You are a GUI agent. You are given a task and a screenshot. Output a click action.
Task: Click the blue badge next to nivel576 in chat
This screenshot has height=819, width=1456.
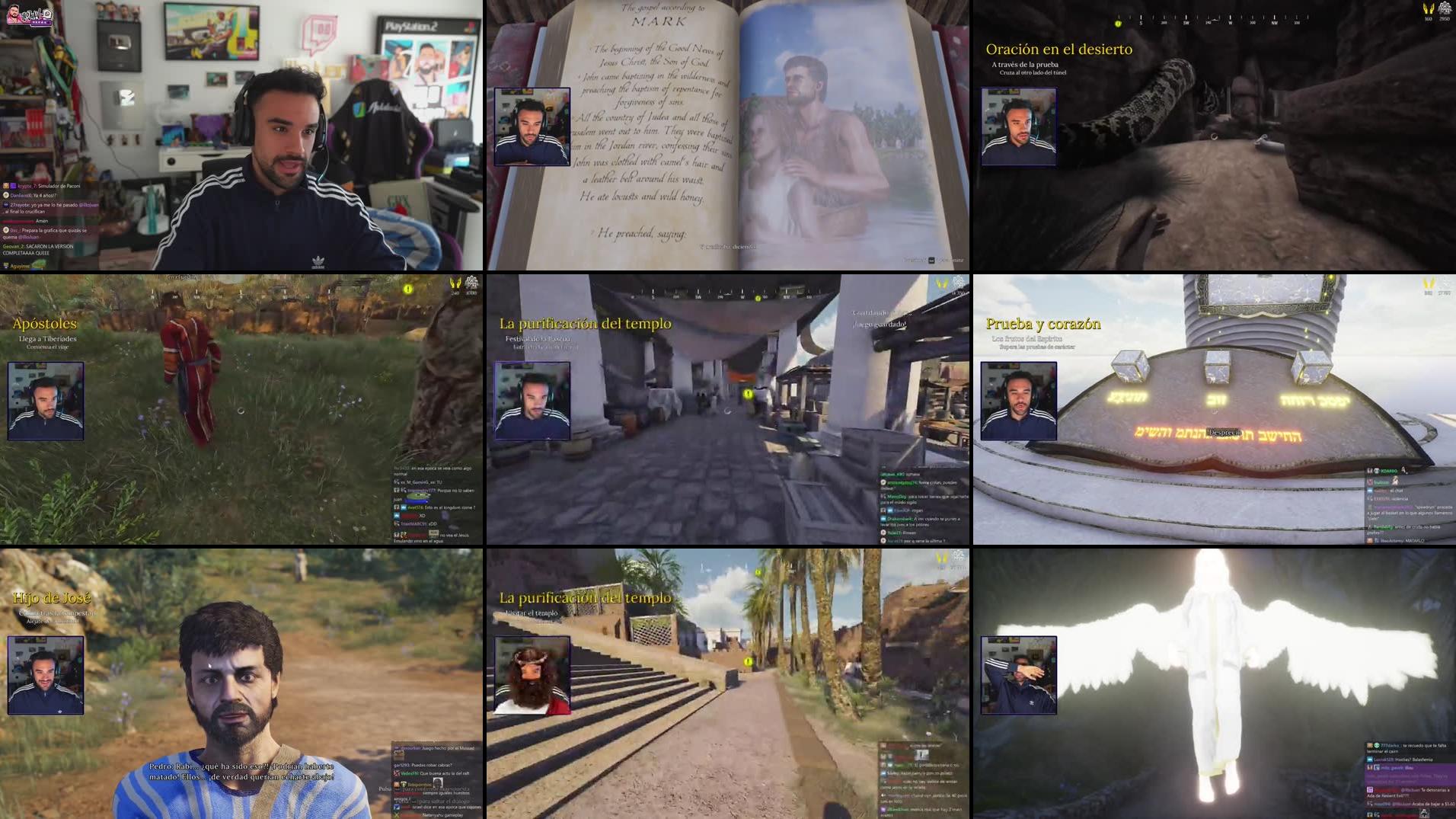[404, 507]
